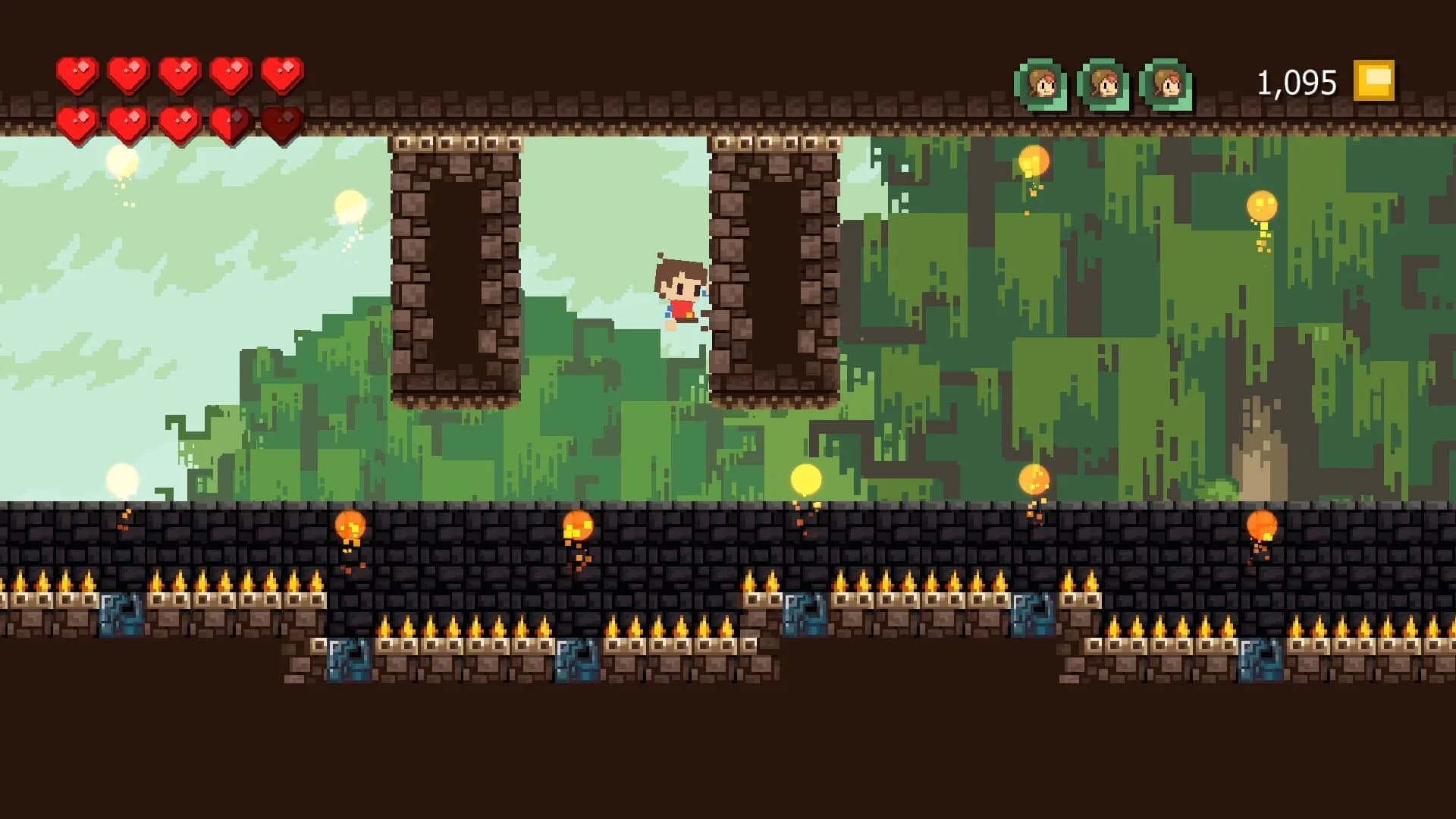The height and width of the screenshot is (819, 1456).
Task: Click the first red heart in the health bar
Action: 76,74
